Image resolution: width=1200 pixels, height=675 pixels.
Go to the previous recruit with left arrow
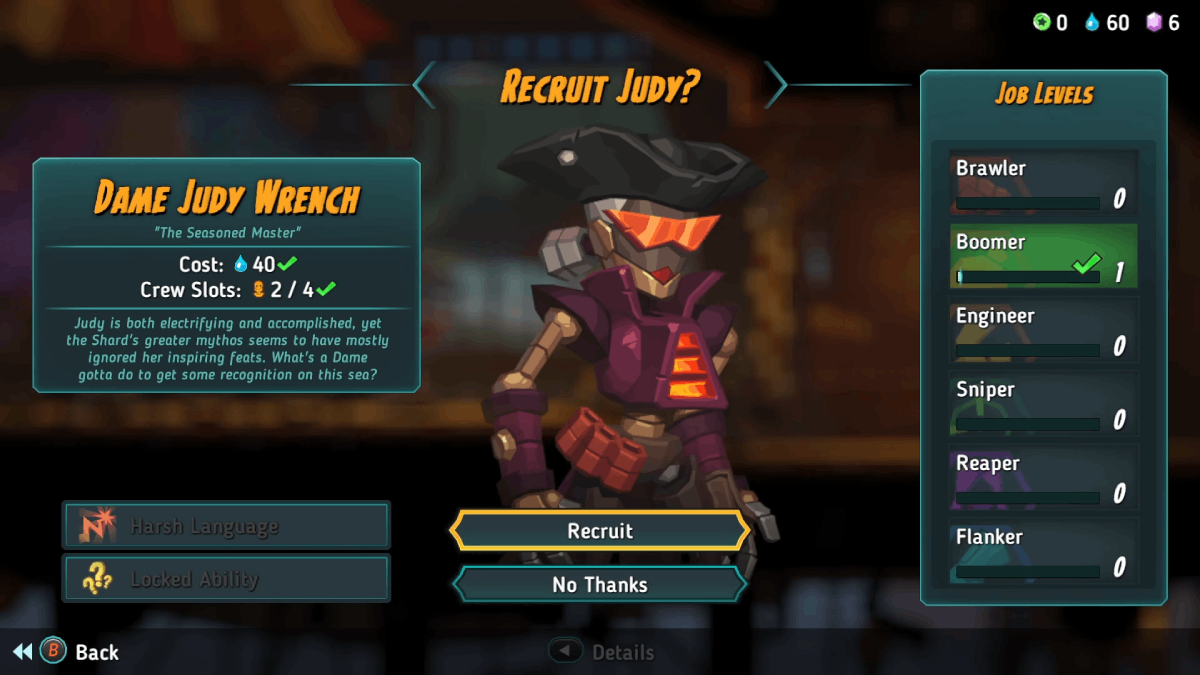(x=425, y=85)
